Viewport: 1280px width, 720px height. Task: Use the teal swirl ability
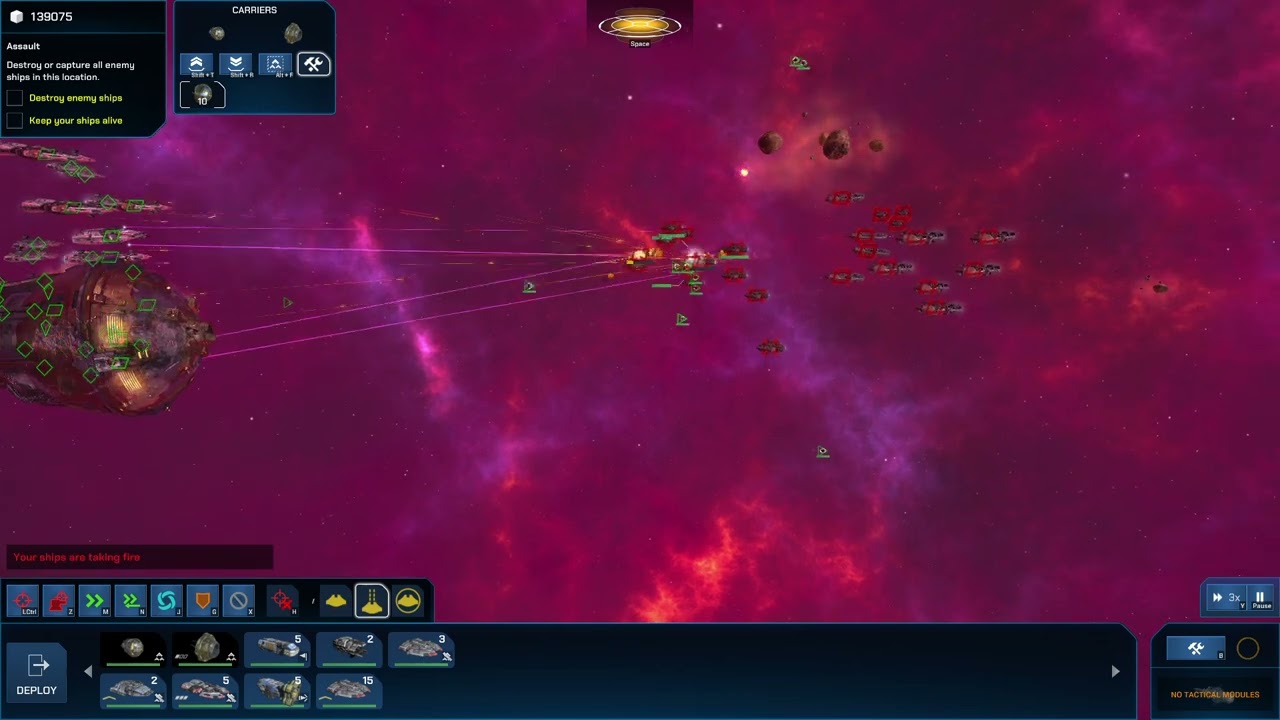point(166,601)
